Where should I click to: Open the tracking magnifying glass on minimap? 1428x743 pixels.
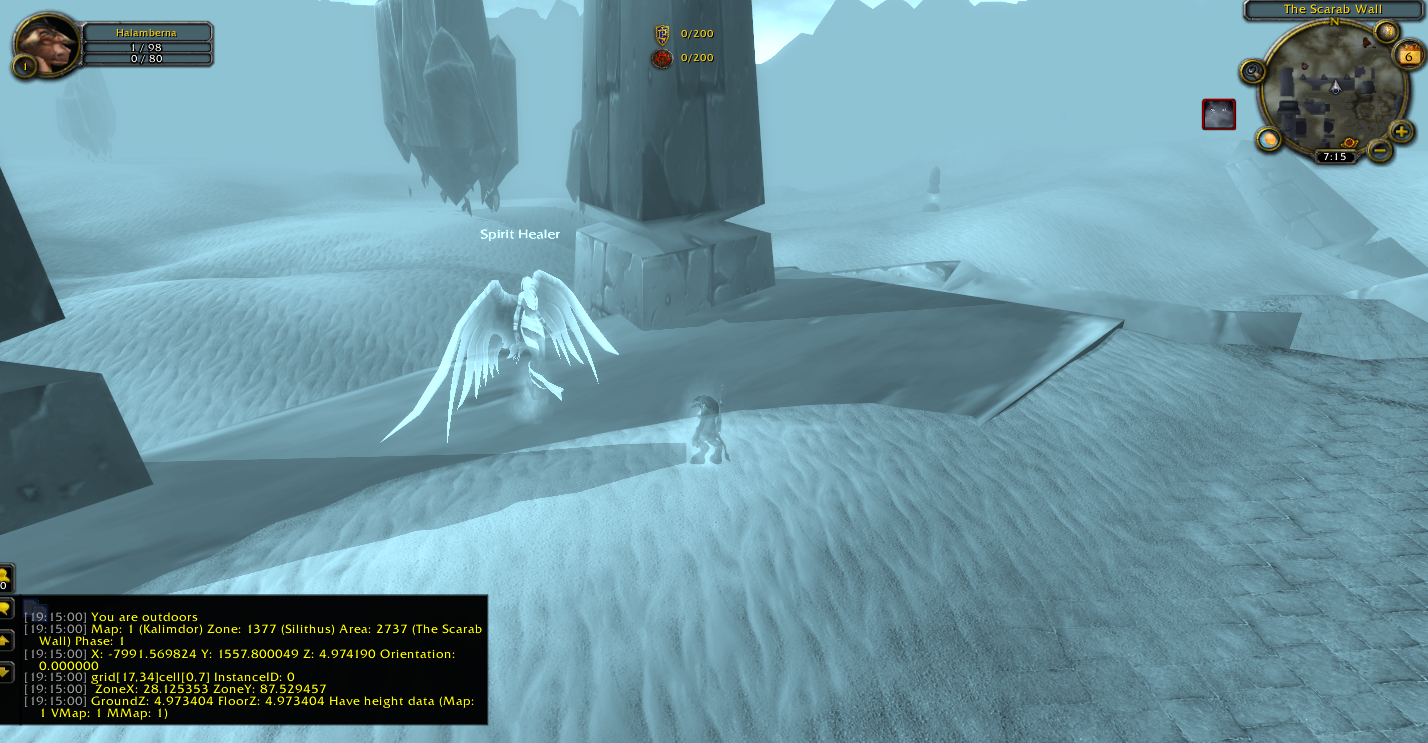point(1252,71)
